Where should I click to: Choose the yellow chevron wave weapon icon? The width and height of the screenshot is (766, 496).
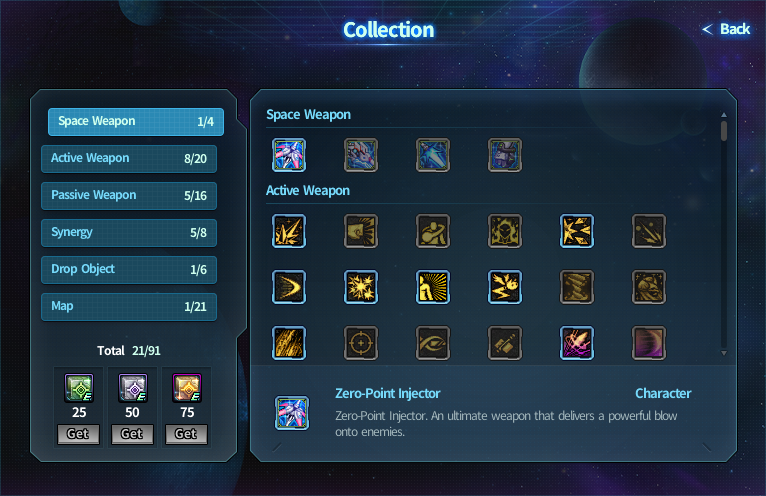(x=289, y=287)
